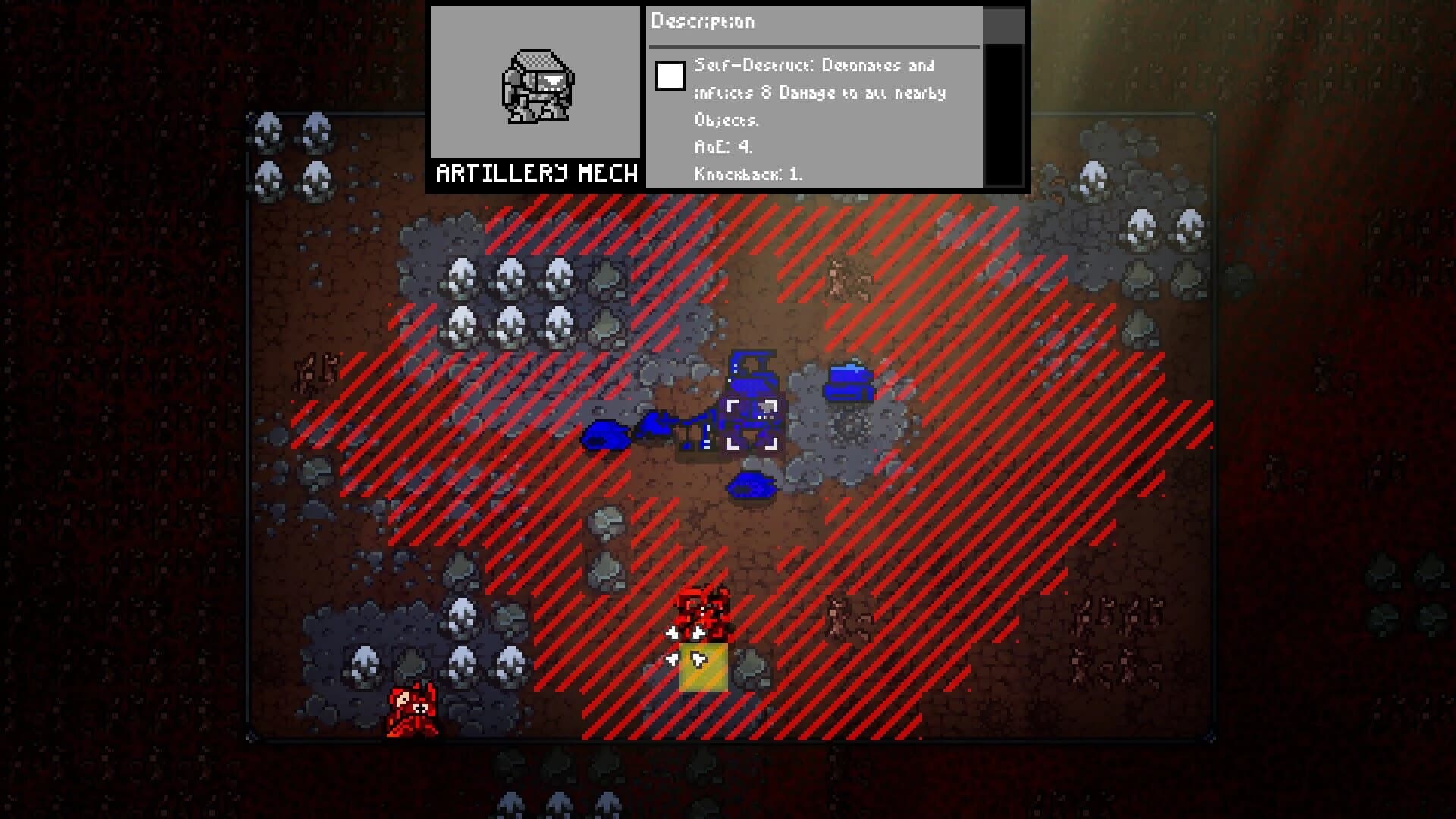1456x819 pixels.
Task: Select the blue tank unit right of the mech
Action: pyautogui.click(x=849, y=383)
